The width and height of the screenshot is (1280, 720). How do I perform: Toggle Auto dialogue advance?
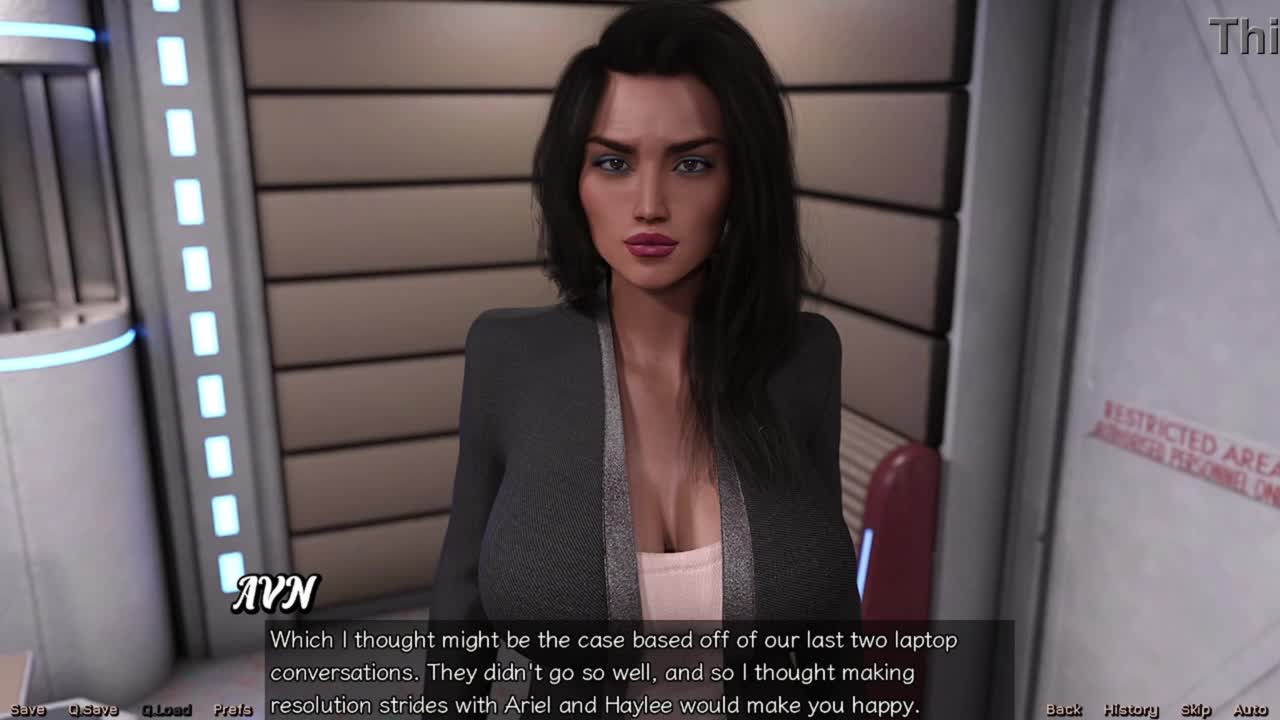coord(1250,710)
